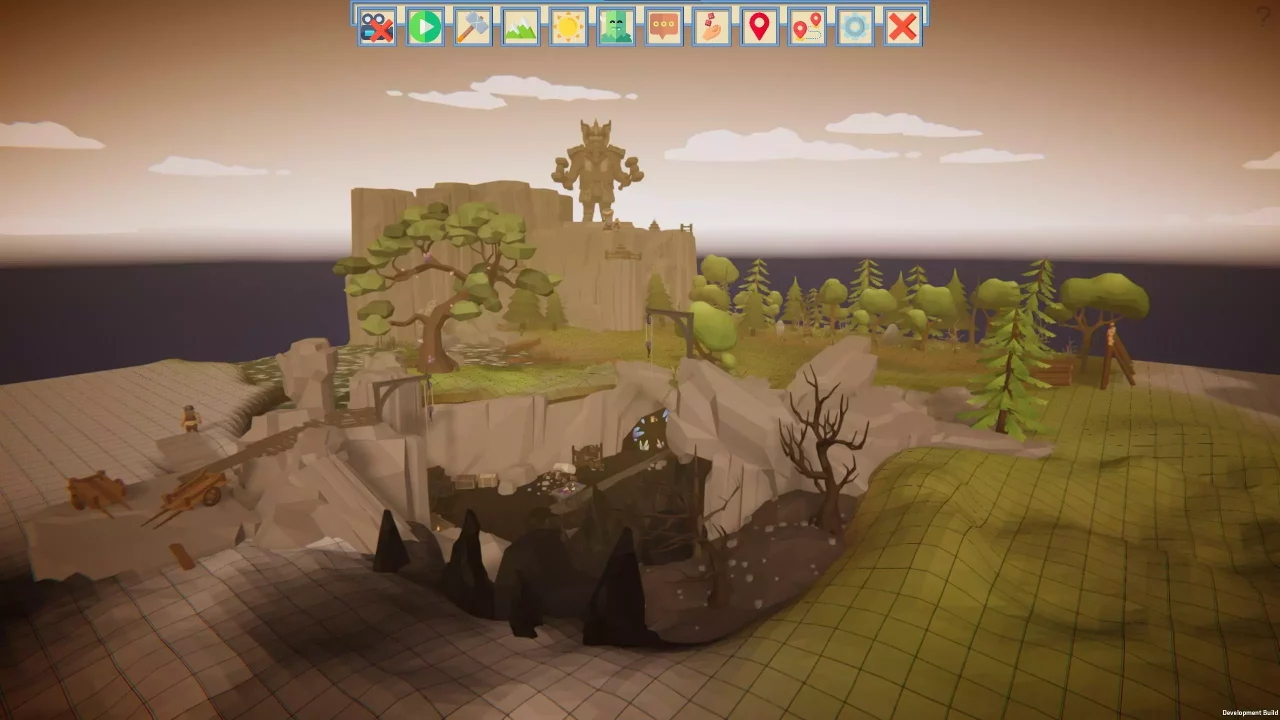Toggle play mode with the green button
Screen dimensions: 1280x720
pos(423,27)
